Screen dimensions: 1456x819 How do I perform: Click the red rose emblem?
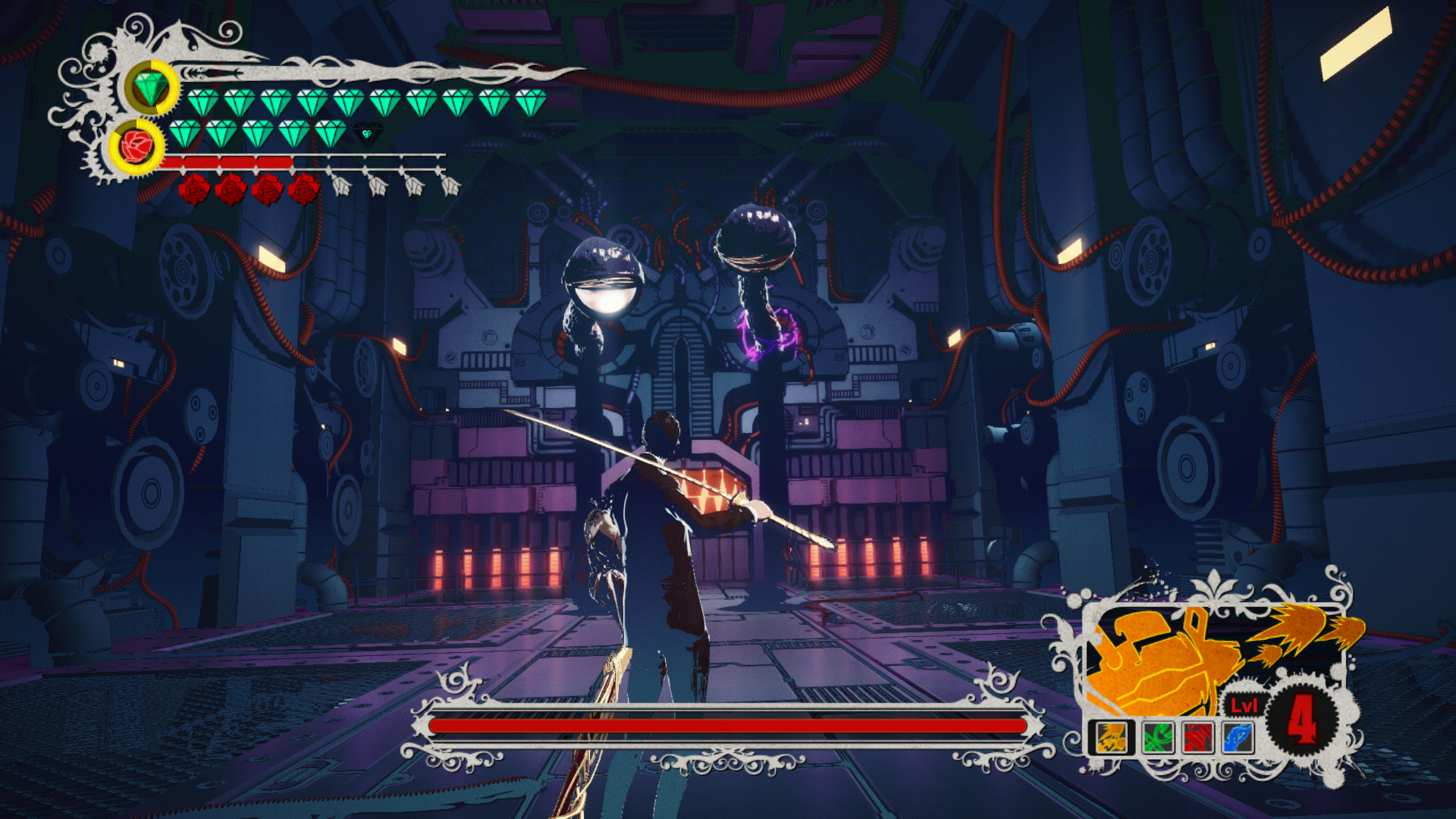pos(136,146)
